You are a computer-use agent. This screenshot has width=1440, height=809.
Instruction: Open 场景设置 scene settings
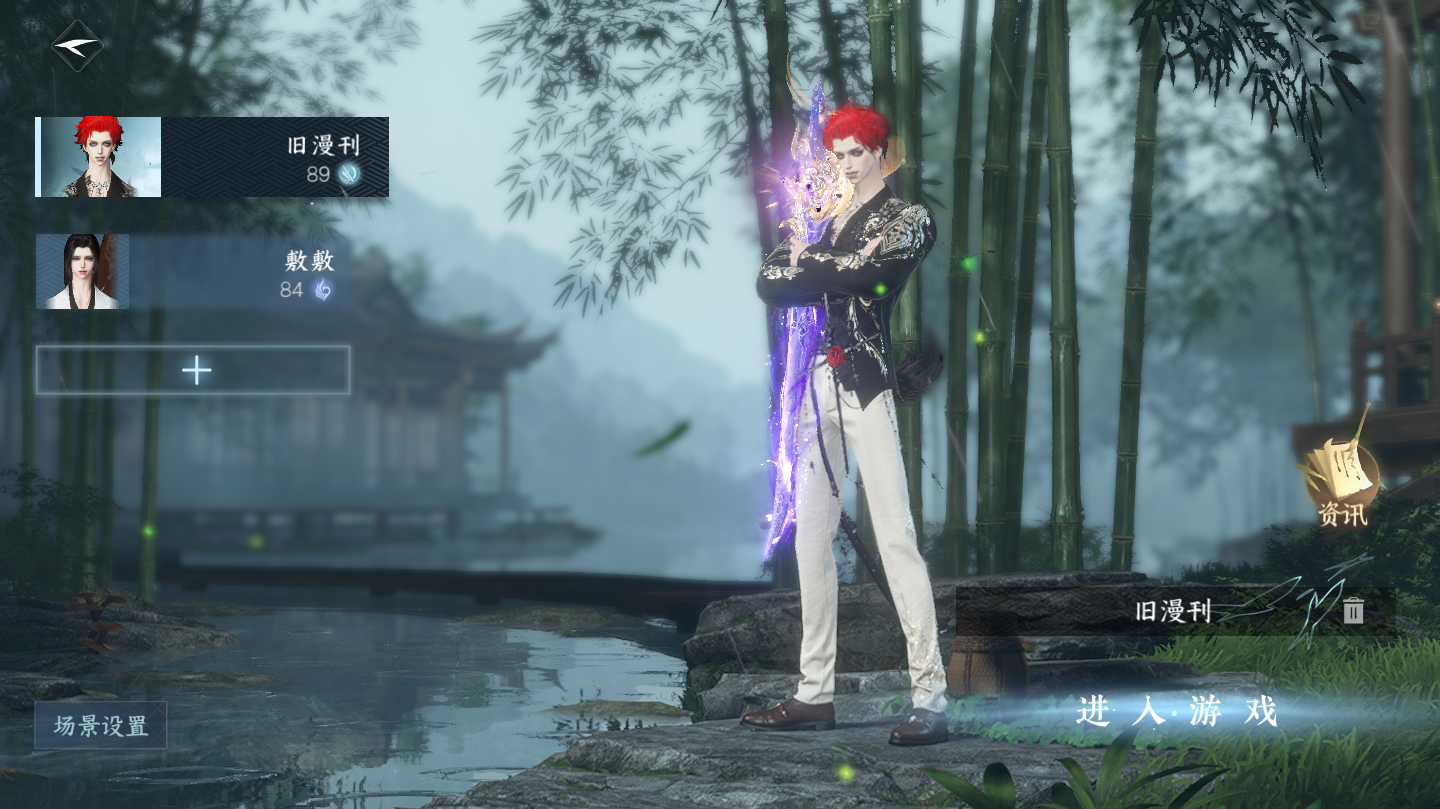pyautogui.click(x=100, y=726)
